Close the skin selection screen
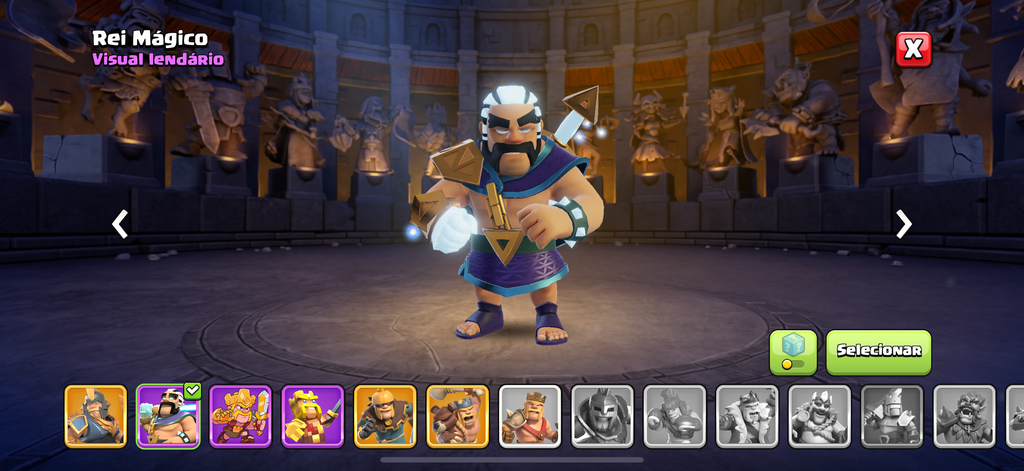The width and height of the screenshot is (1024, 471). click(x=913, y=49)
